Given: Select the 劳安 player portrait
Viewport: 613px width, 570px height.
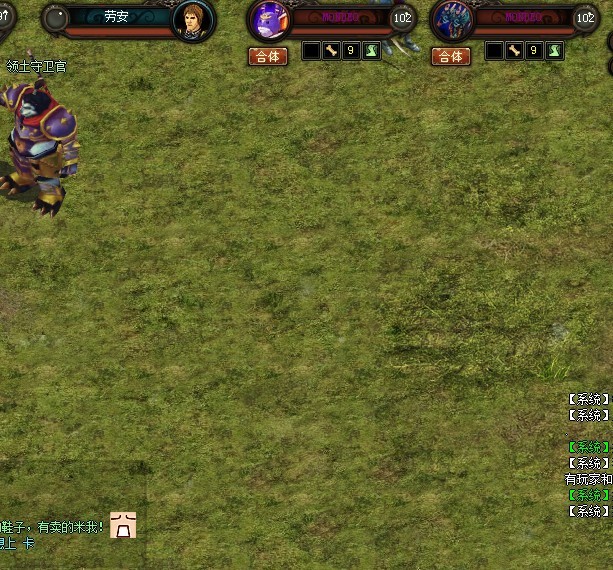Looking at the screenshot, I should [x=193, y=20].
